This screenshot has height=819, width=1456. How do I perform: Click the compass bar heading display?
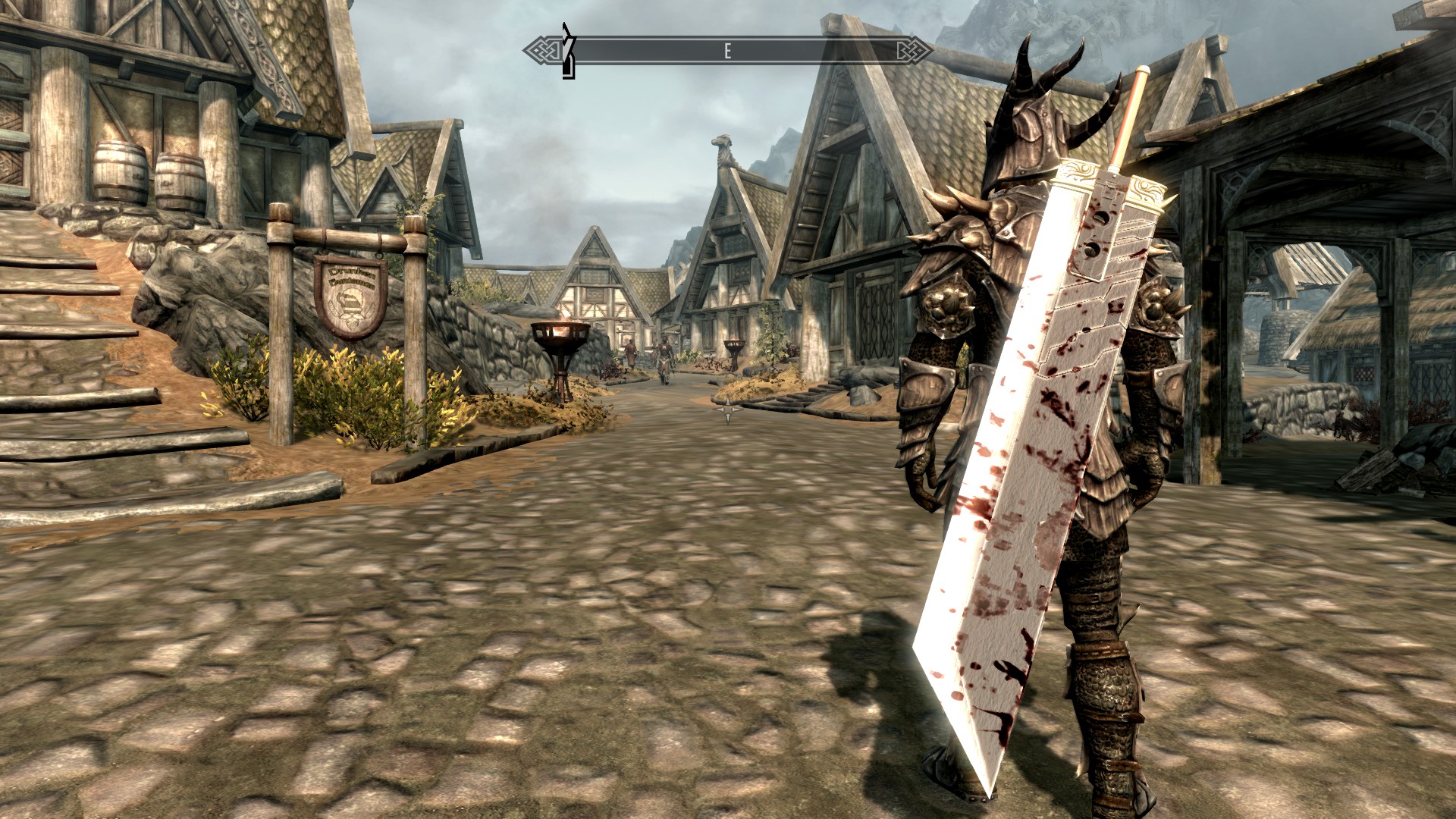coord(728,51)
